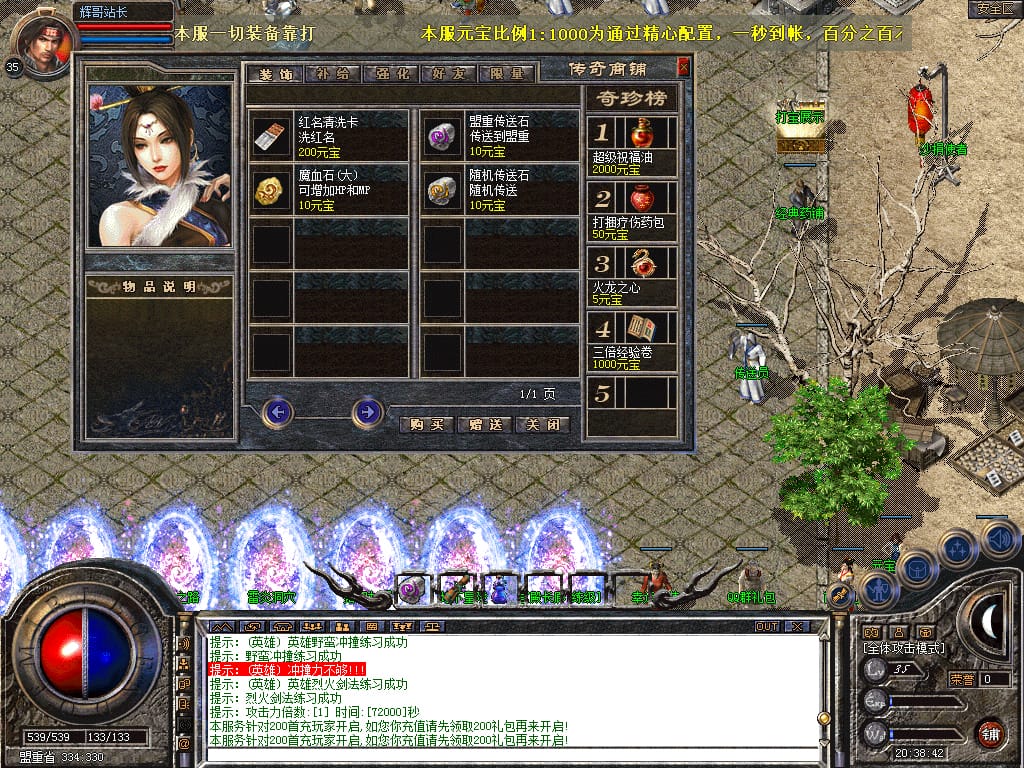Close the 传奇商铺 shop window
The width and height of the screenshot is (1024, 768).
[x=683, y=68]
